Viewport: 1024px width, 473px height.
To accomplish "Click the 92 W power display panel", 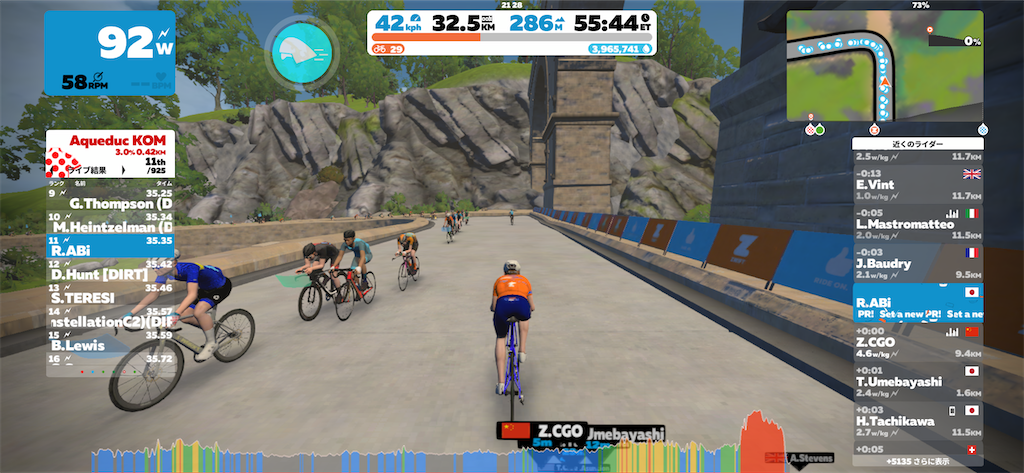I will [x=109, y=53].
